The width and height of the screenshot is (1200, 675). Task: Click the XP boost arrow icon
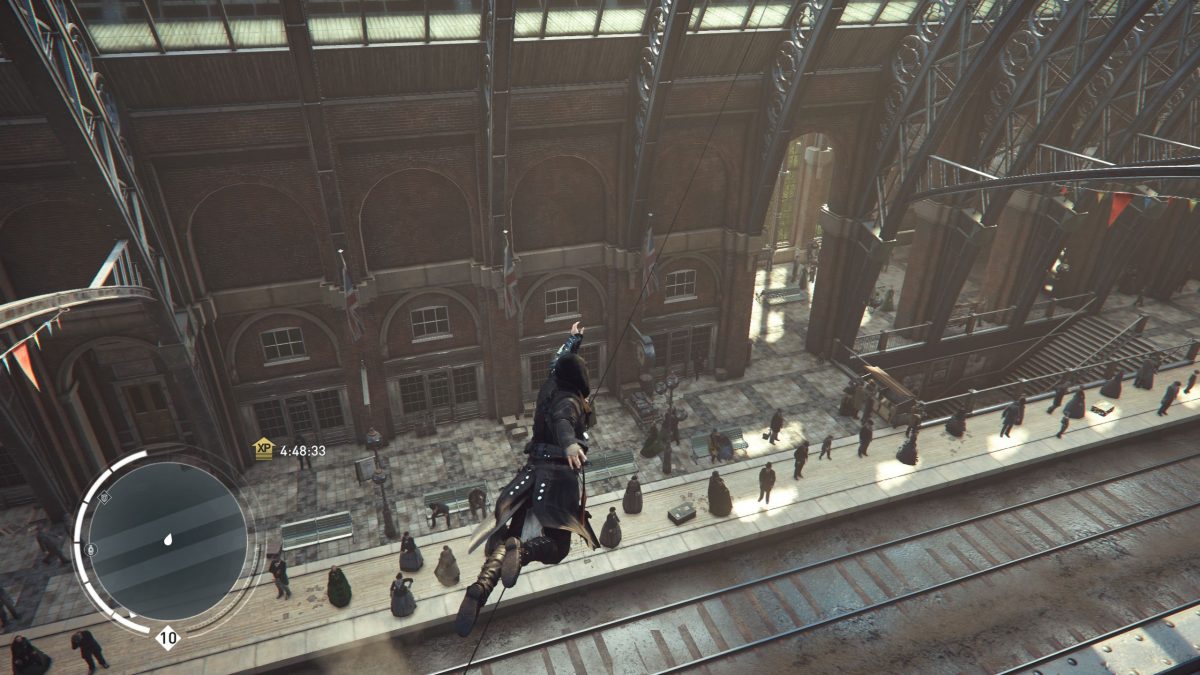click(263, 449)
